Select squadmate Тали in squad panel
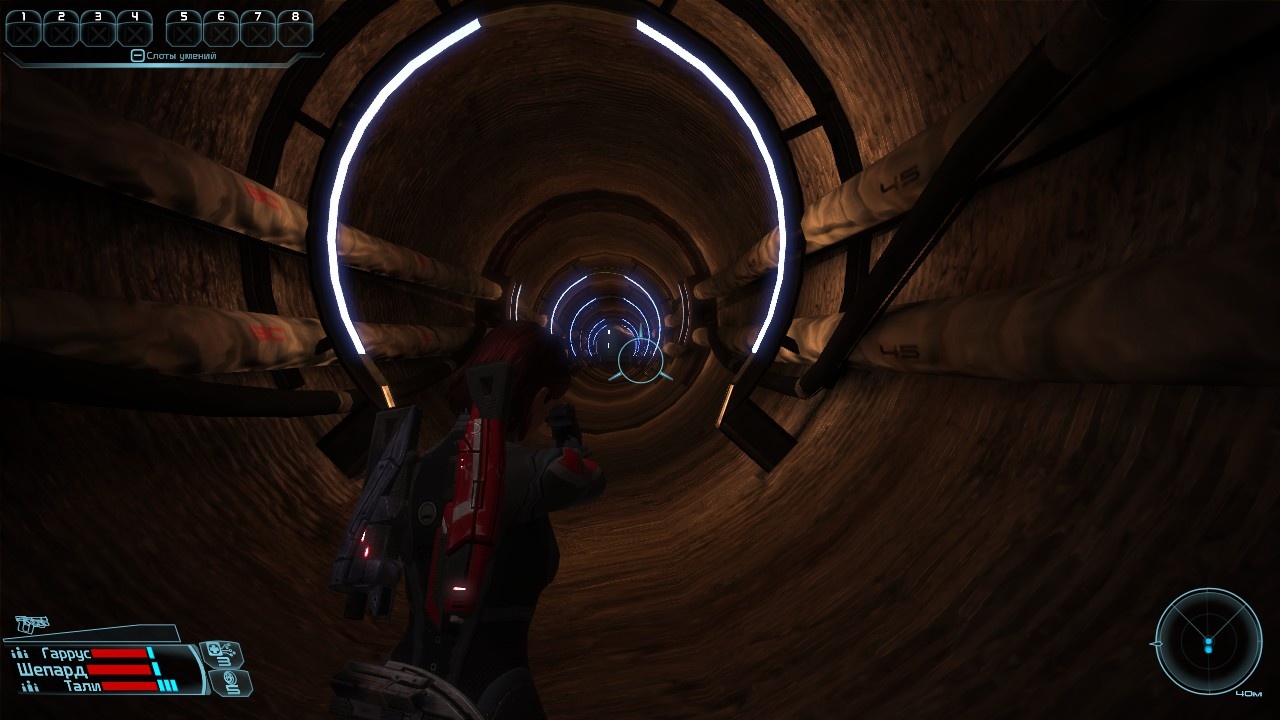Viewport: 1280px width, 720px height. [82, 686]
